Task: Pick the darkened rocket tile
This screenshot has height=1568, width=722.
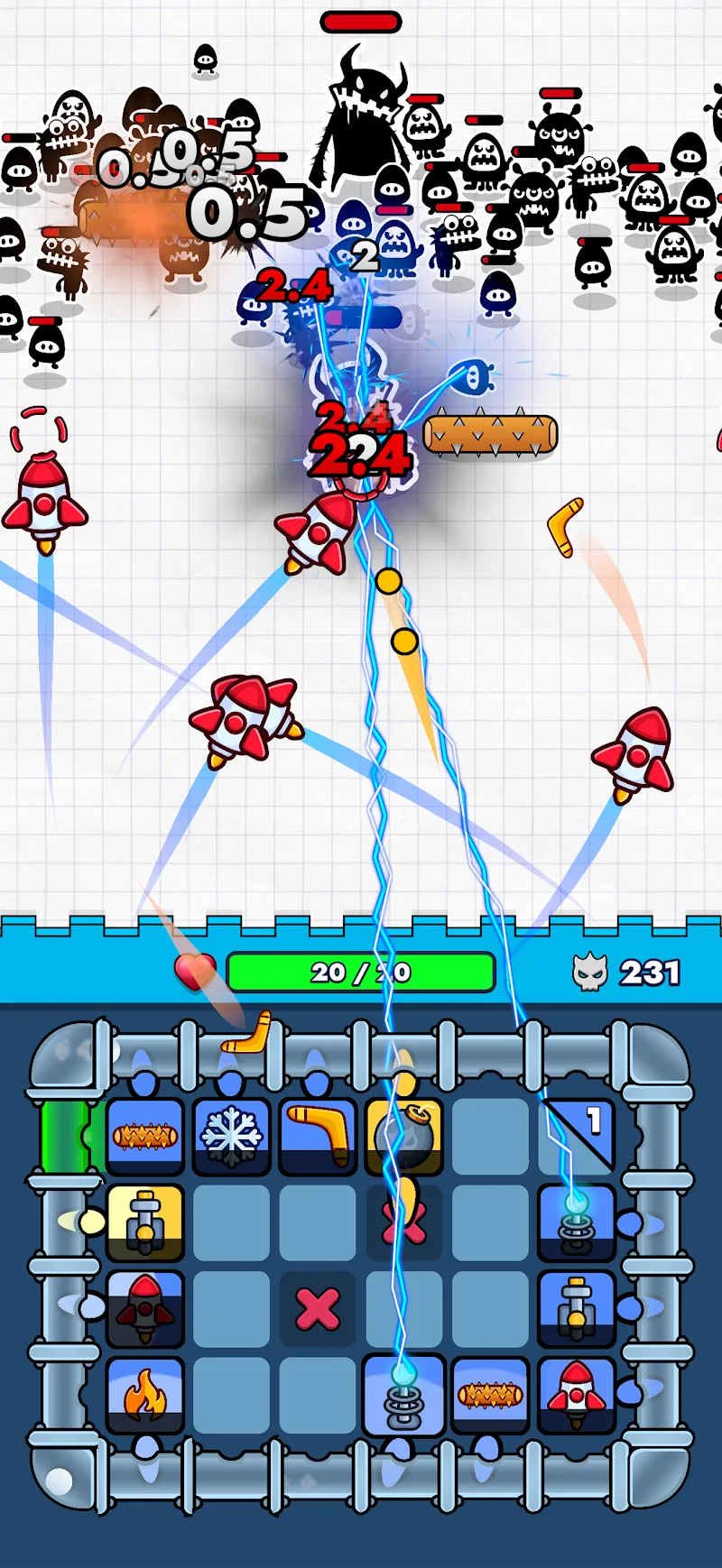Action: click(x=144, y=1308)
